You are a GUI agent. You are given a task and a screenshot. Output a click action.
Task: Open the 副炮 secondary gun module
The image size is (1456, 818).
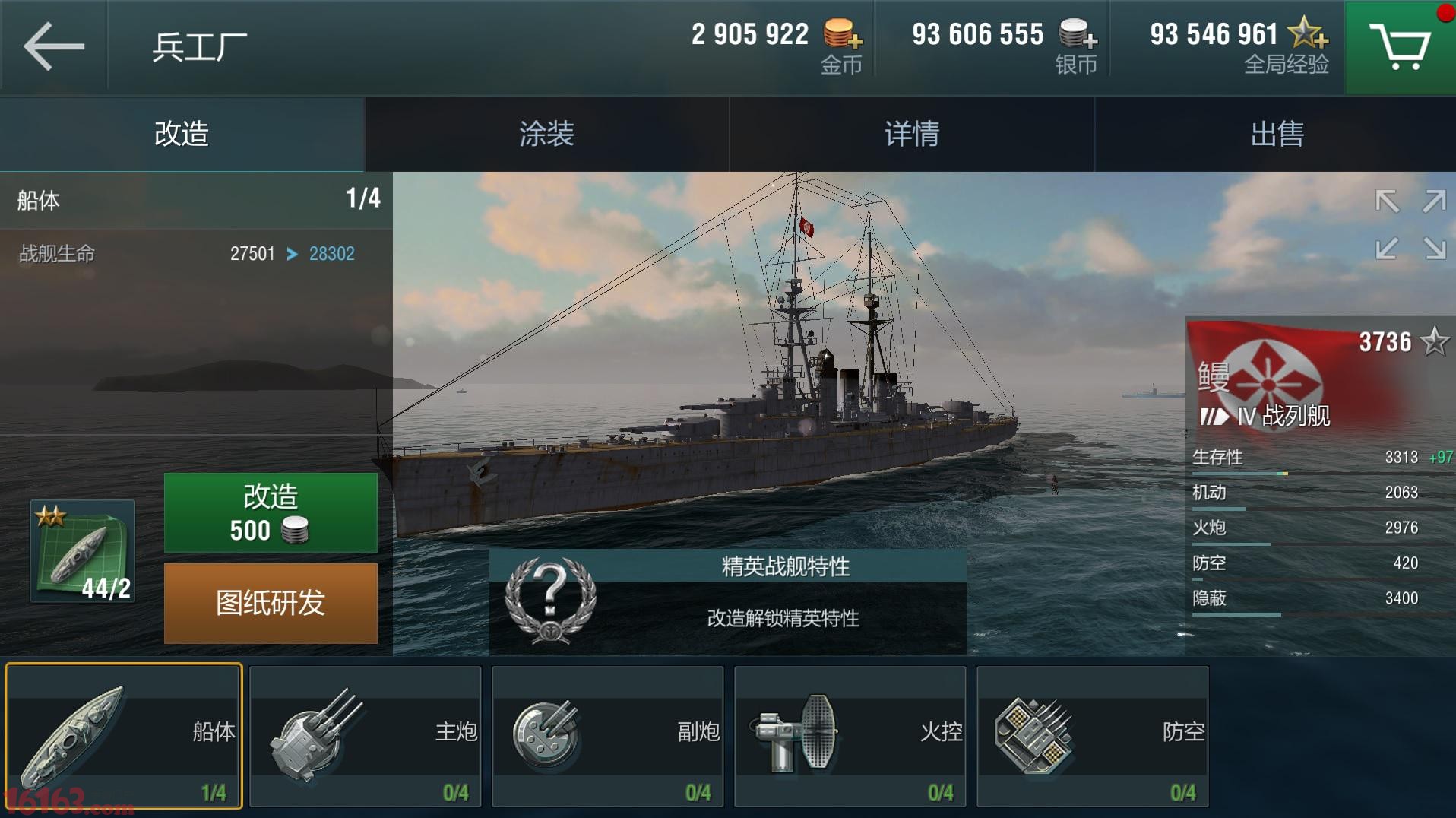[x=608, y=735]
